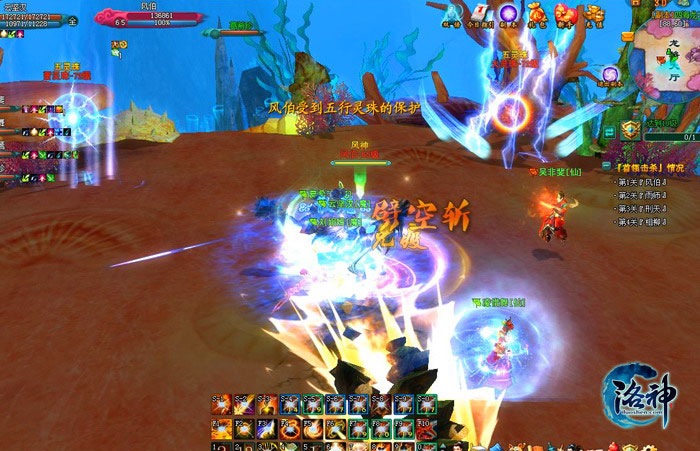This screenshot has width=700, height=451.
Task: Open the 新手 newbie heart icon
Action: 565,13
